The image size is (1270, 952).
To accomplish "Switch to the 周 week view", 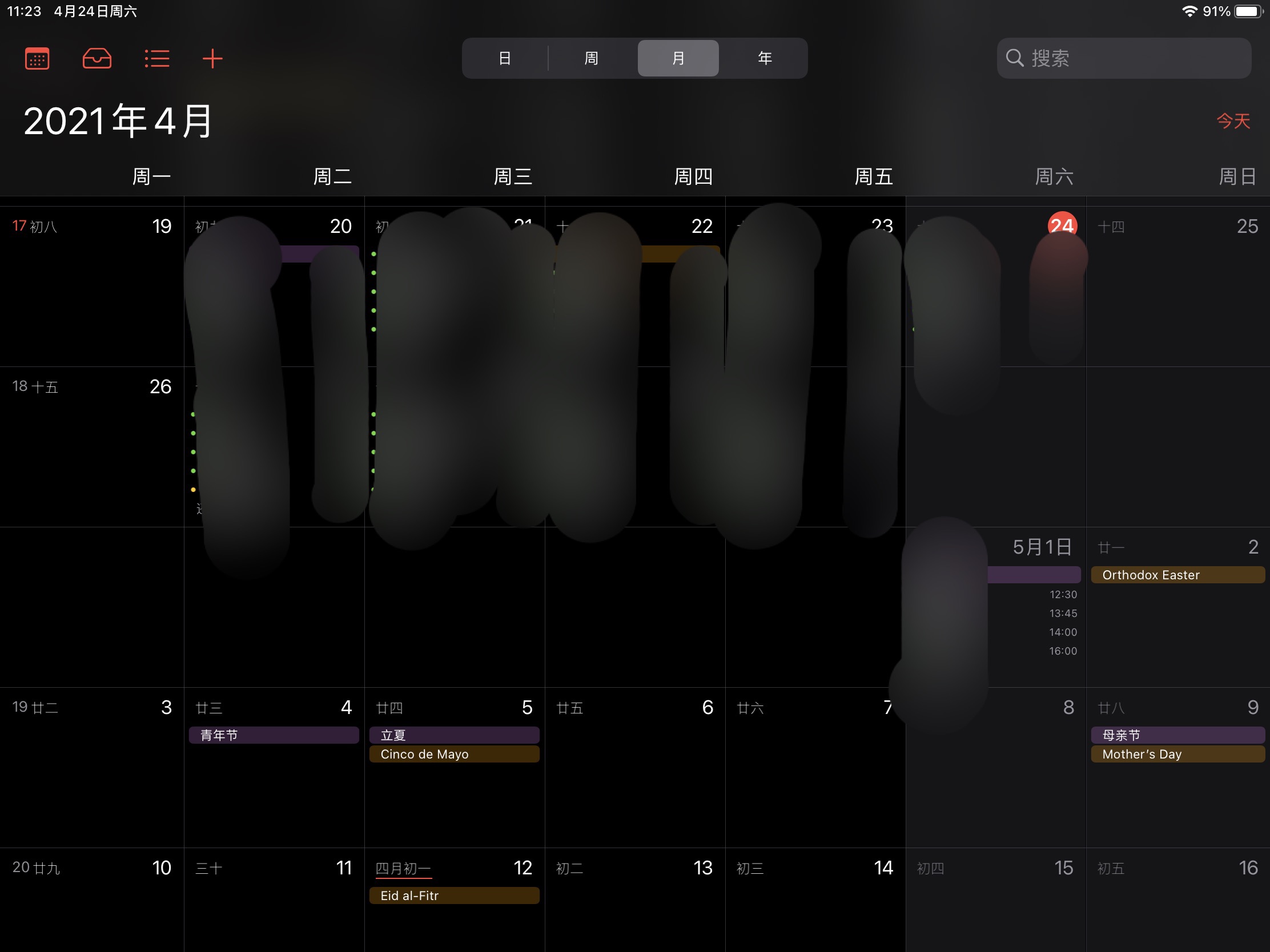I will point(592,58).
